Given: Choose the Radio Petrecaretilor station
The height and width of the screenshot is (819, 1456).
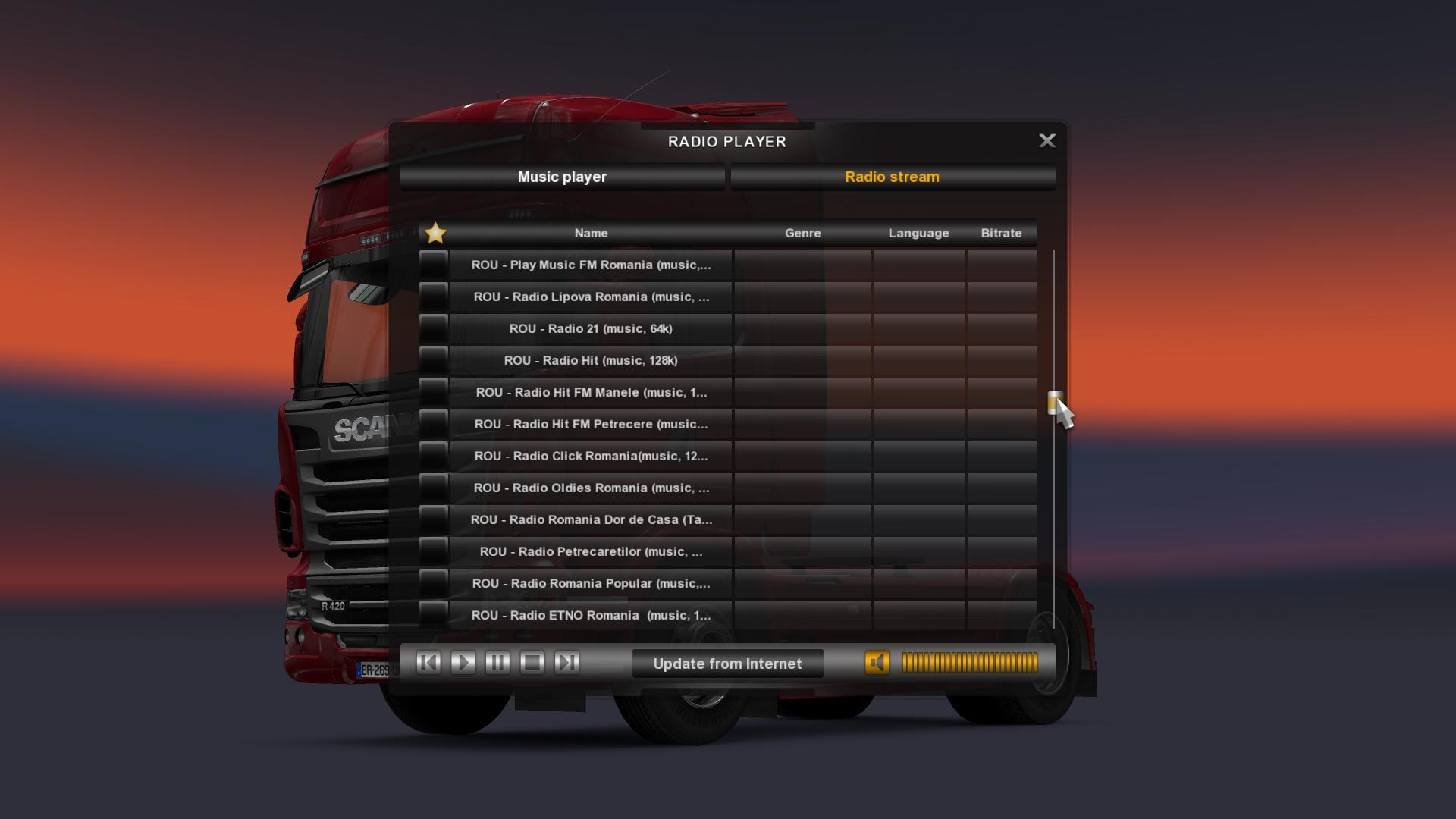Looking at the screenshot, I should 591,552.
